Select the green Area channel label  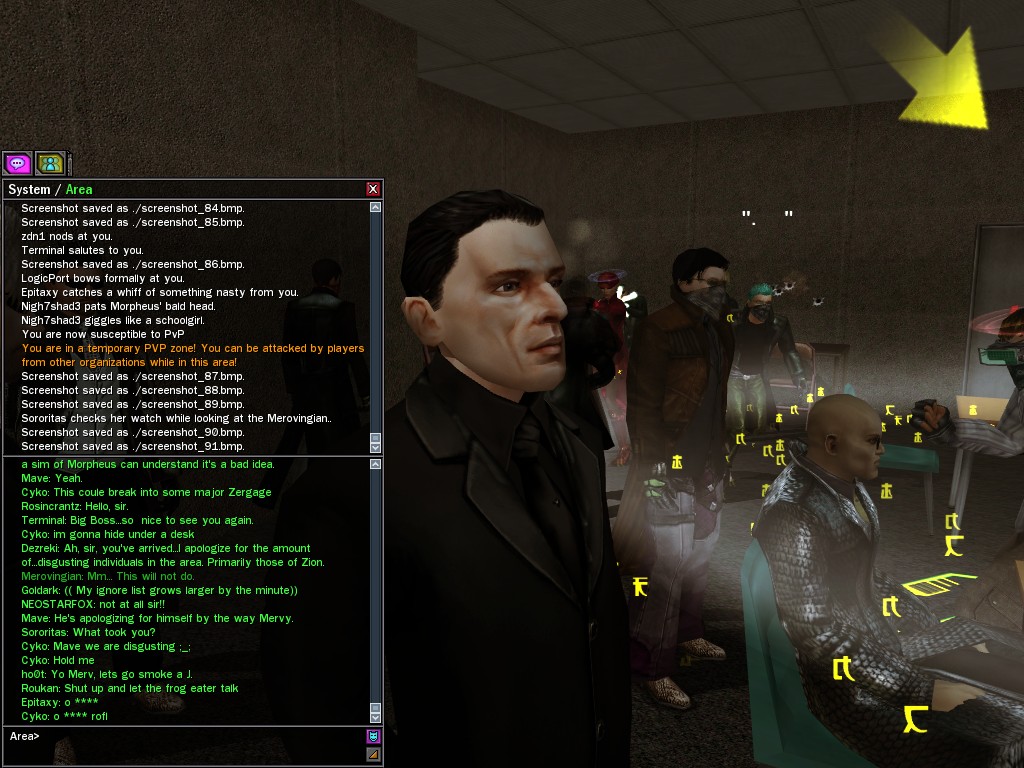[x=79, y=189]
